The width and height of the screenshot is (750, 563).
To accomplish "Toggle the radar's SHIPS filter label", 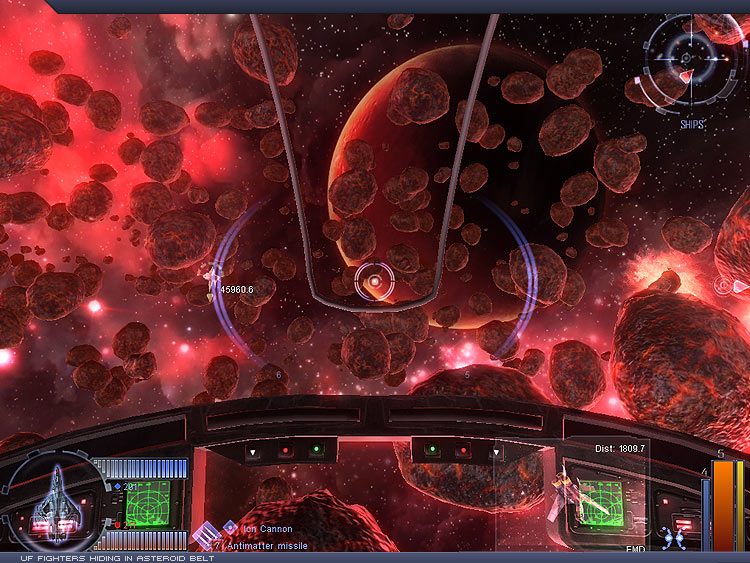I will click(691, 125).
